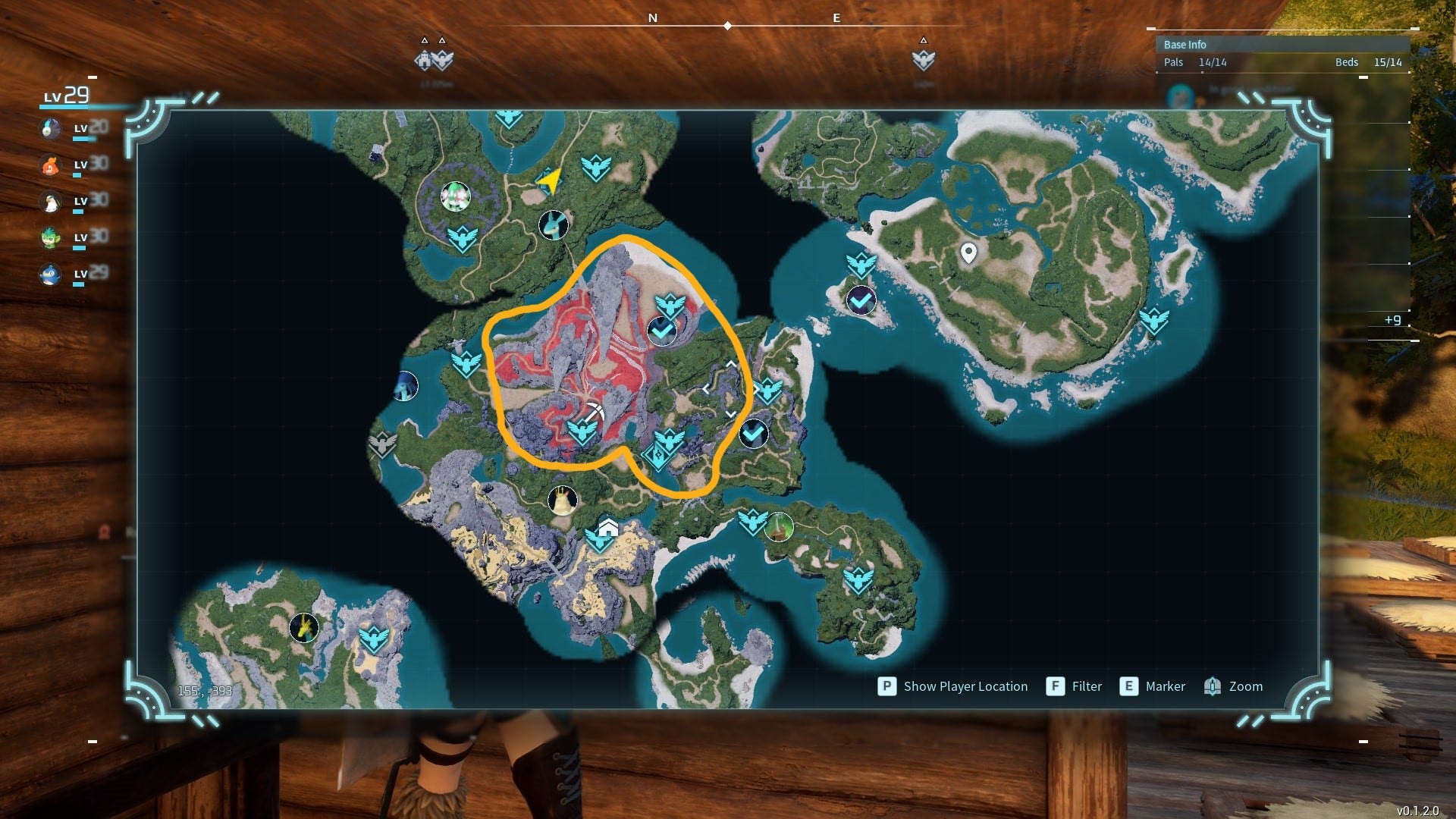Expand the chevron marker right of the red zone
This screenshot has width=1456, height=819.
(730, 387)
